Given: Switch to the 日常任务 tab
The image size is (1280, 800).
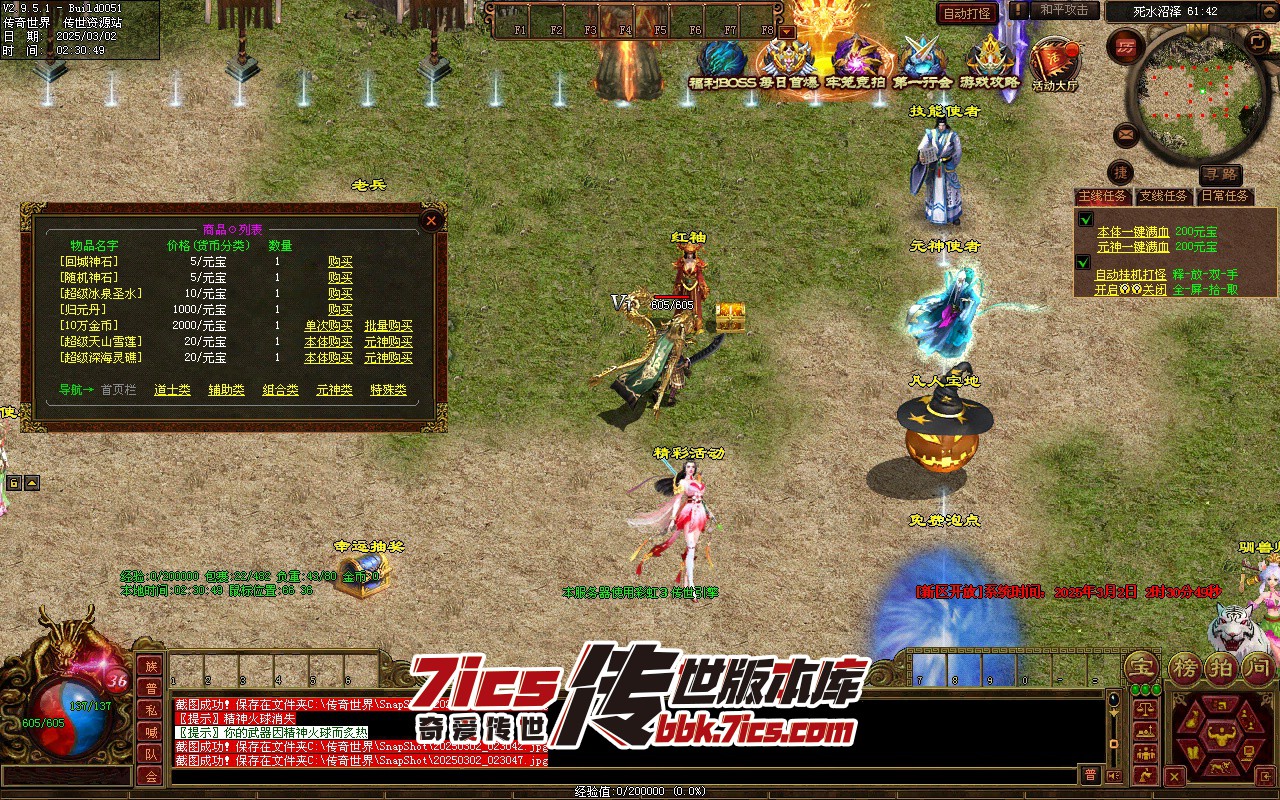Looking at the screenshot, I should (1225, 196).
